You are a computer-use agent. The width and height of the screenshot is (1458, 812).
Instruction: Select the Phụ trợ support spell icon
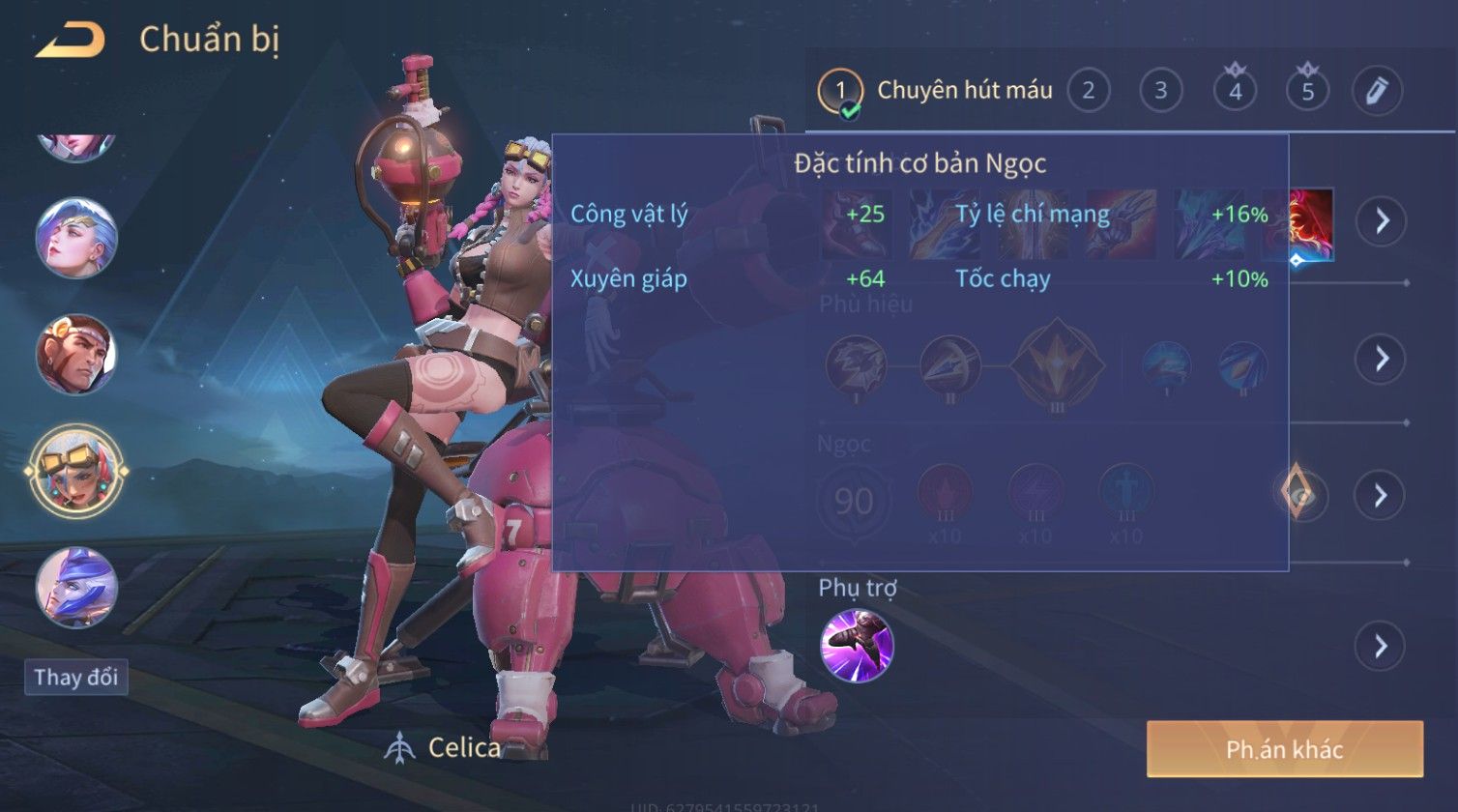tap(857, 646)
